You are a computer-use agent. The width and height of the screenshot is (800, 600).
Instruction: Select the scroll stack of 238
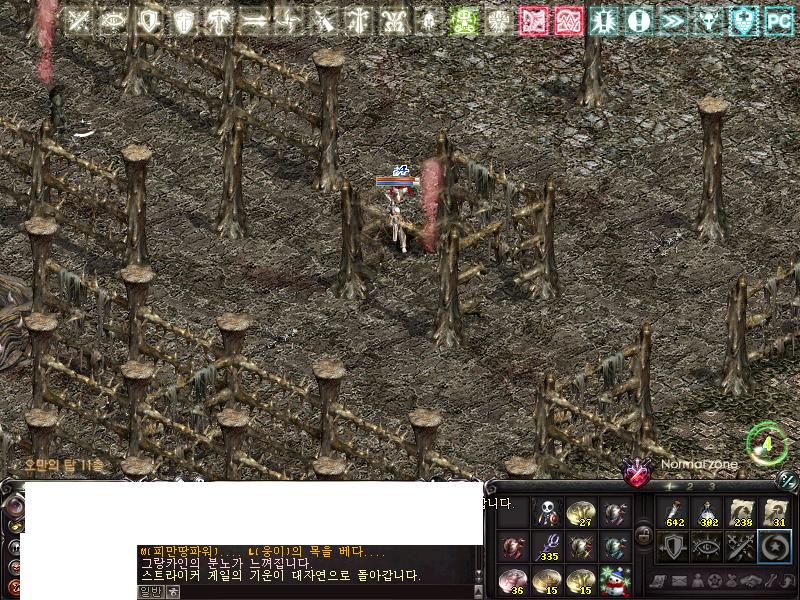pyautogui.click(x=741, y=514)
